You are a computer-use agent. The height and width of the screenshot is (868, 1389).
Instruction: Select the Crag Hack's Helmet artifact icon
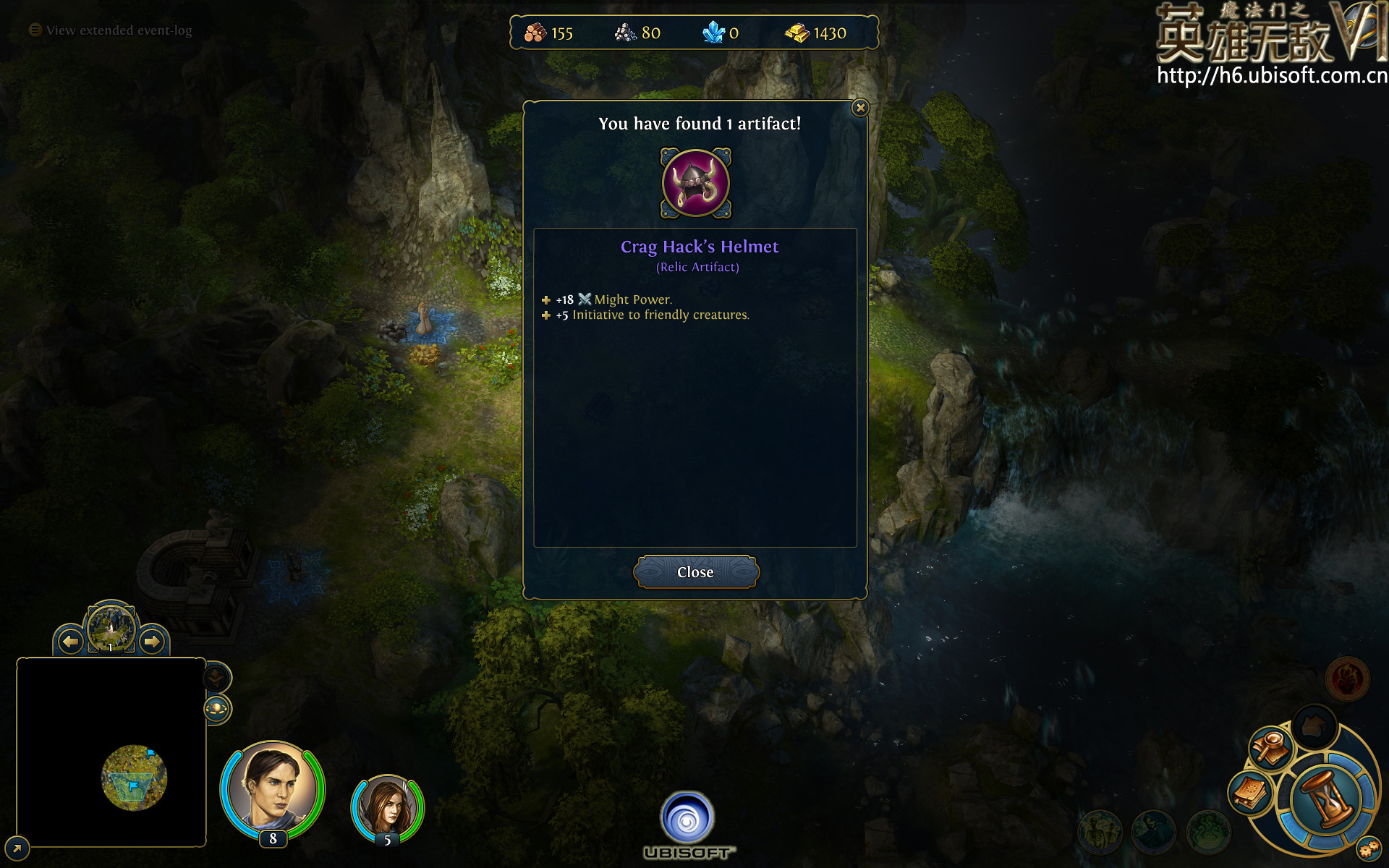(696, 183)
